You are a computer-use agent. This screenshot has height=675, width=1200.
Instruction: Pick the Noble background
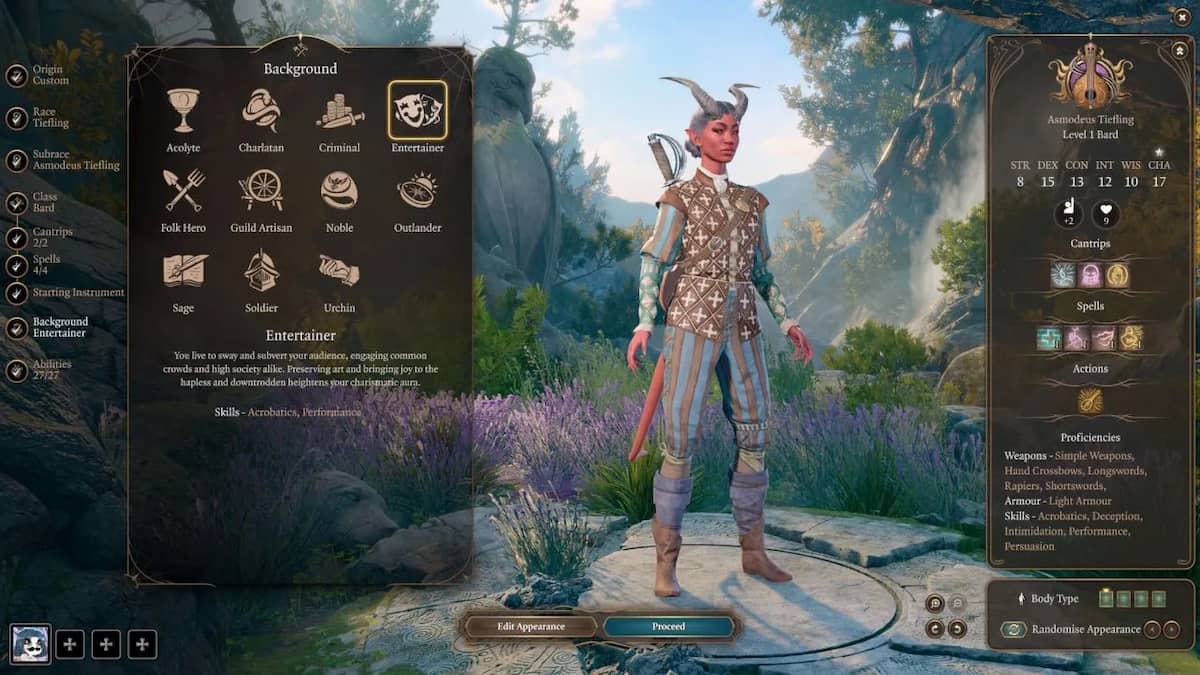[340, 191]
